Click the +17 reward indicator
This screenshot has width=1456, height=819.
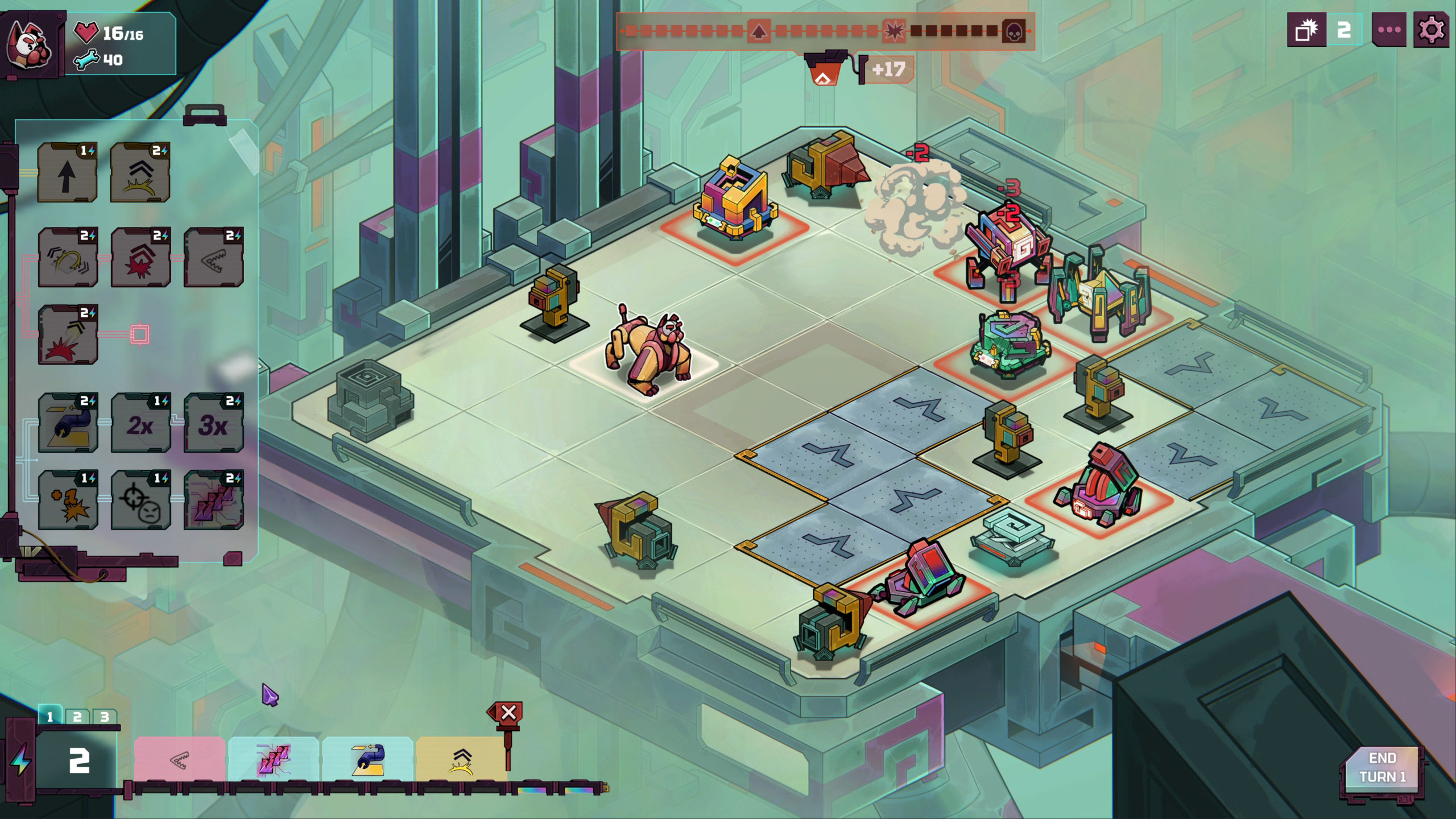point(888,69)
